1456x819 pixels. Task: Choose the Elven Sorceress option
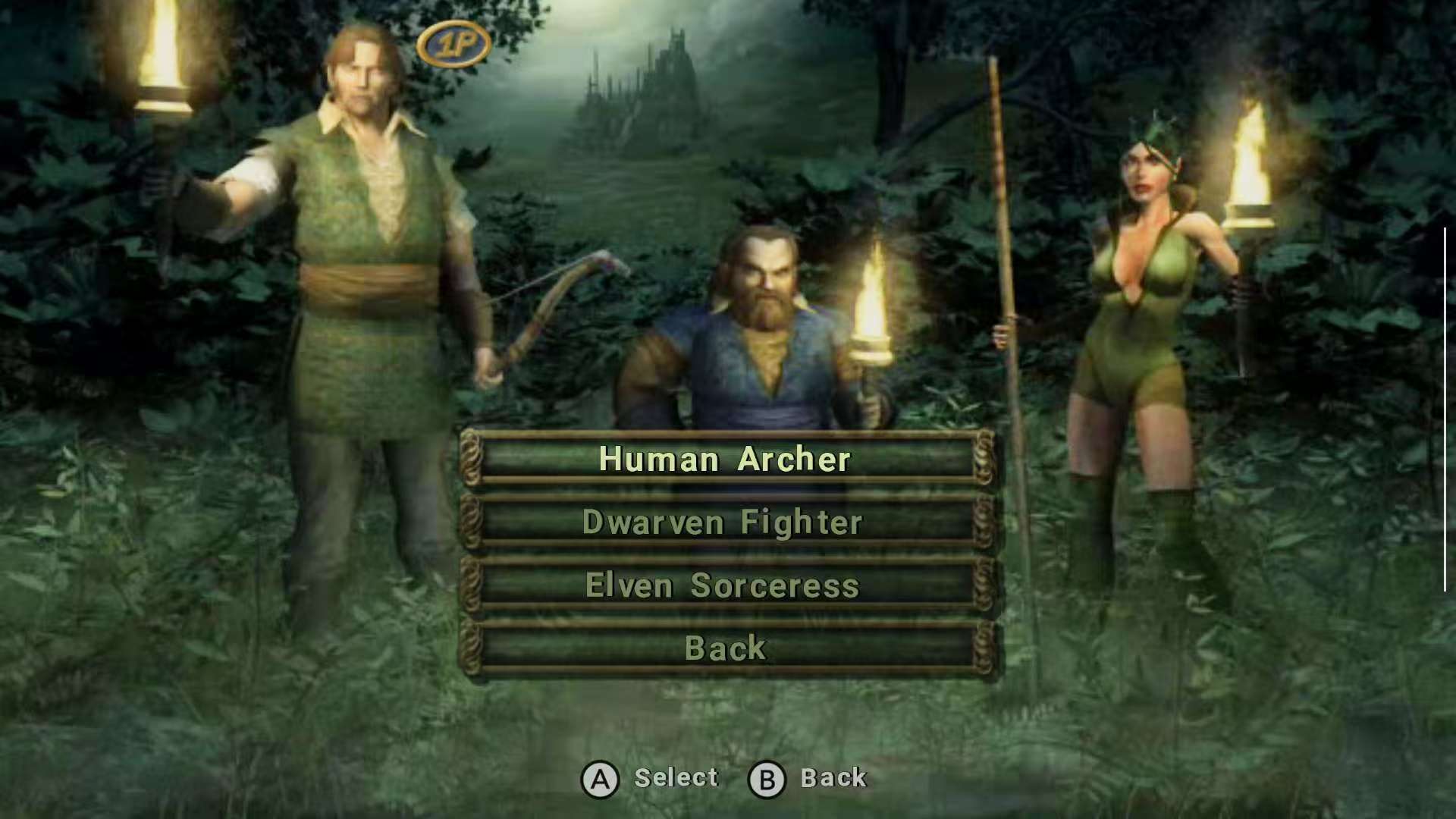coord(724,585)
